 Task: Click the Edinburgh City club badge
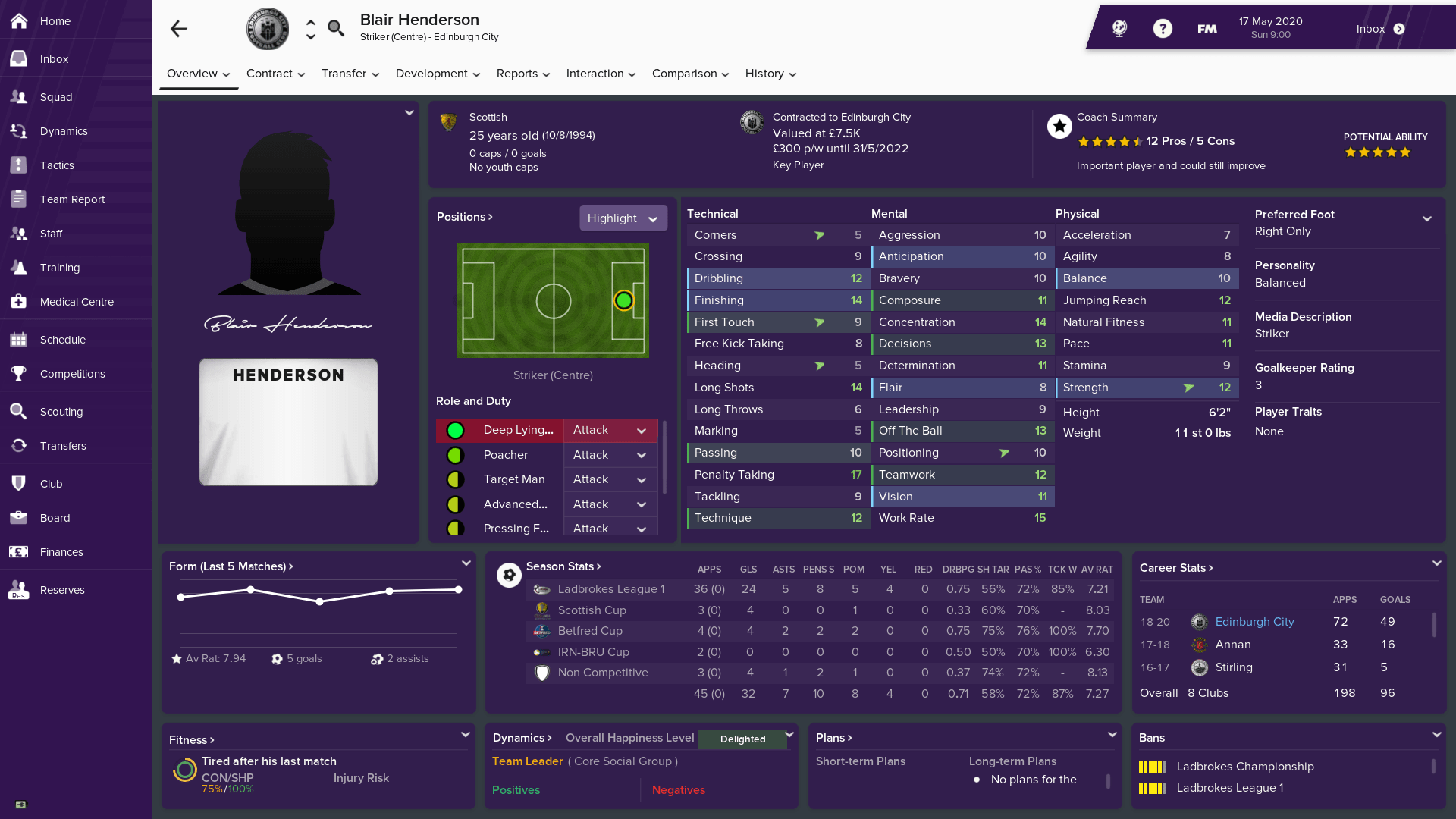click(268, 29)
